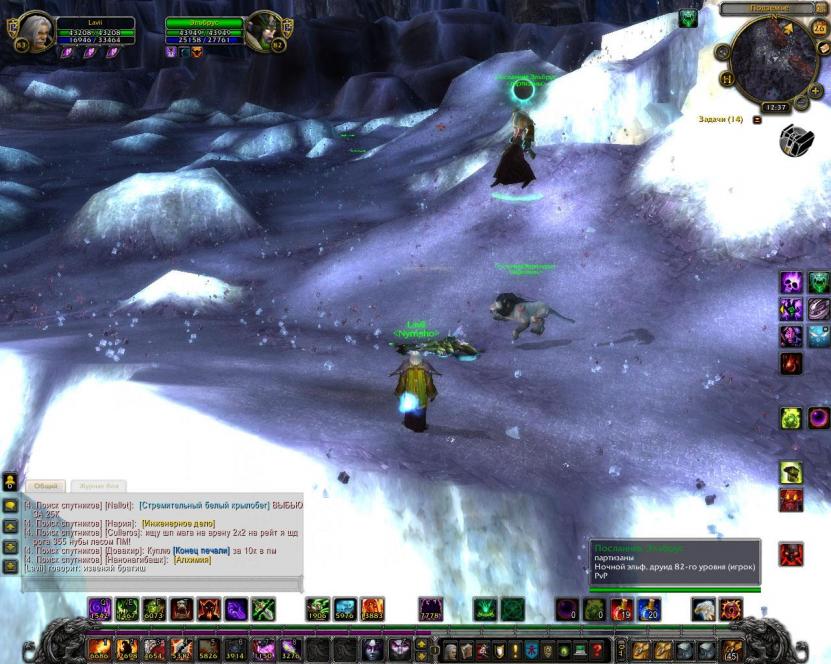Click the Конец печали item link in chat
The width and height of the screenshot is (831, 664).
202,550
